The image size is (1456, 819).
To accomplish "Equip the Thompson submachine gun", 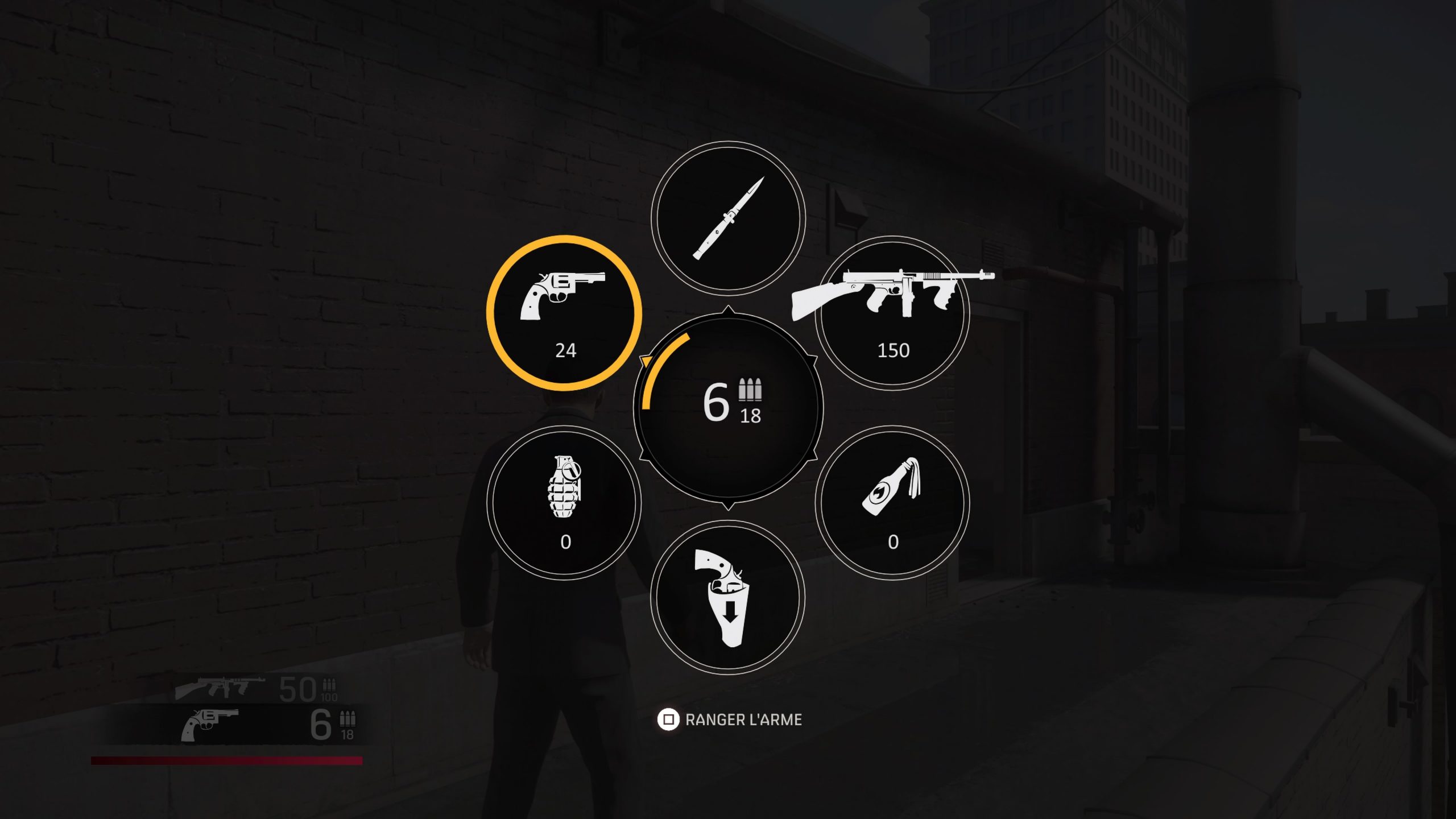I will click(x=892, y=313).
